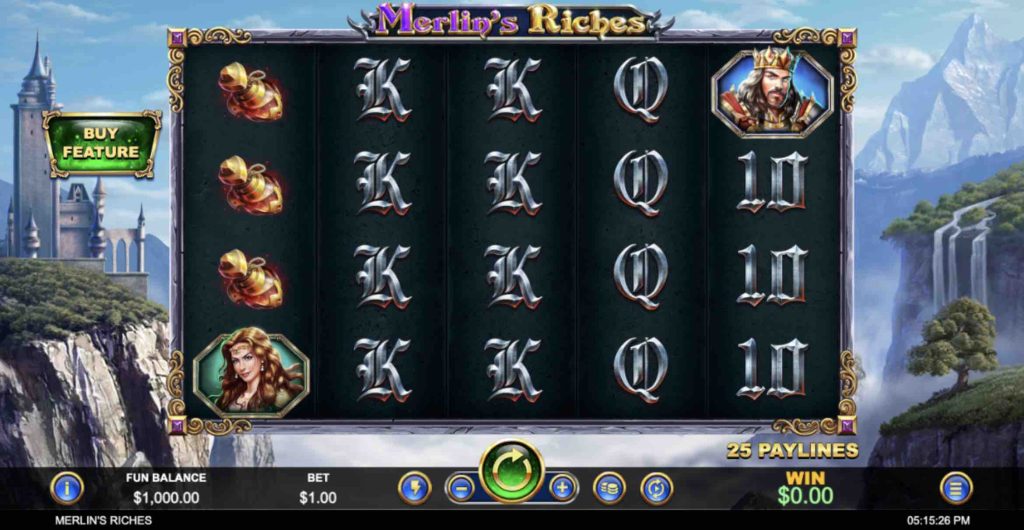Increase the bet with the plus button
Viewport: 1024px width, 530px height.
click(563, 488)
